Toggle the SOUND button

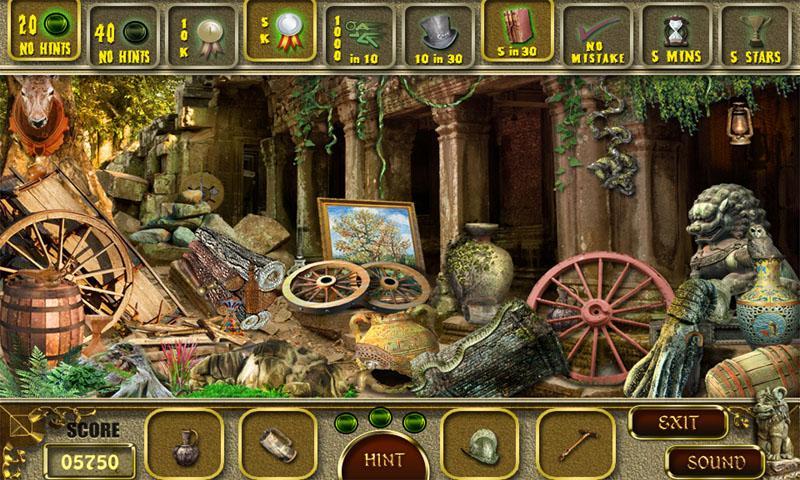pyautogui.click(x=715, y=462)
